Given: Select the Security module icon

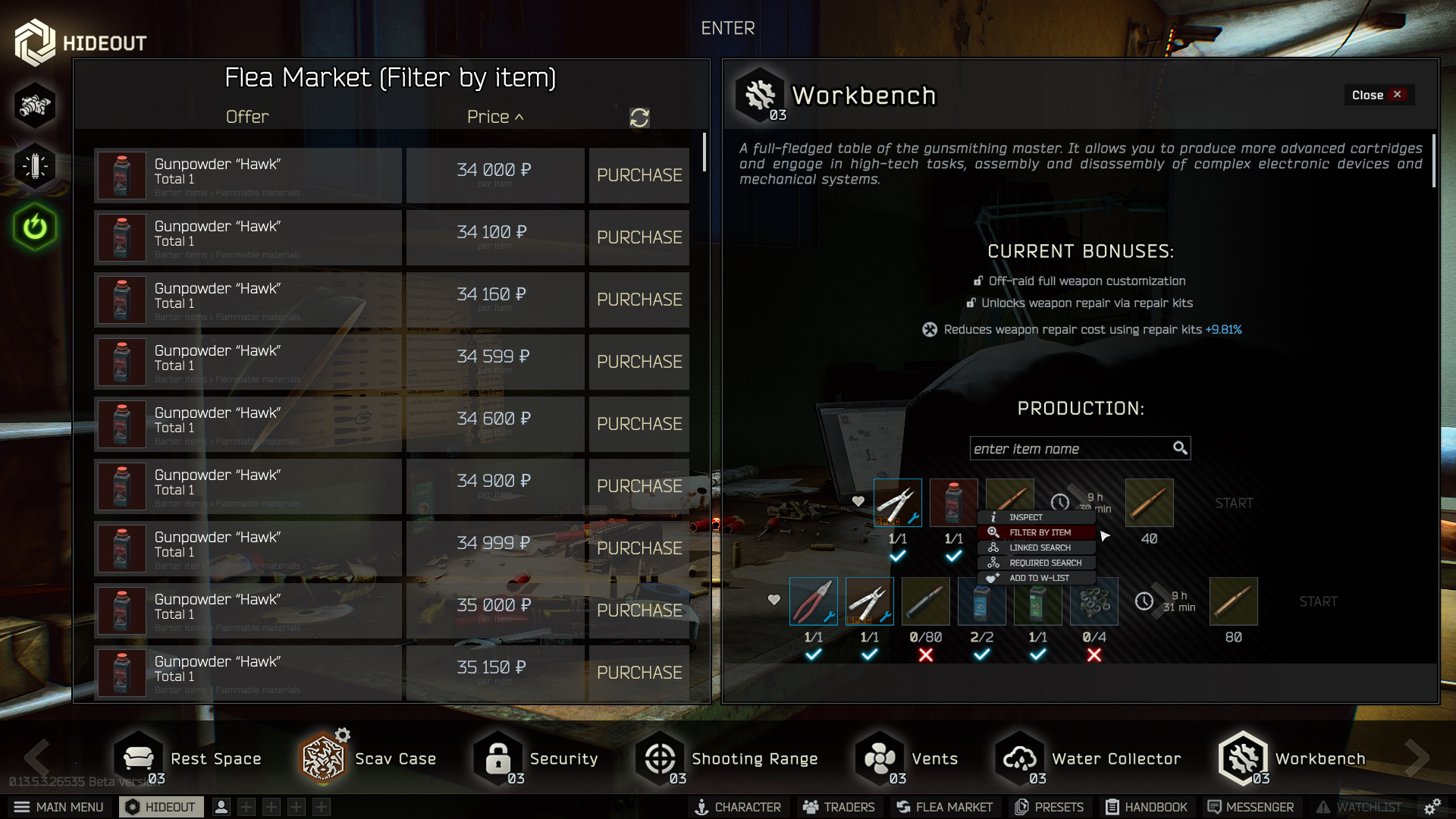Looking at the screenshot, I should [x=498, y=758].
